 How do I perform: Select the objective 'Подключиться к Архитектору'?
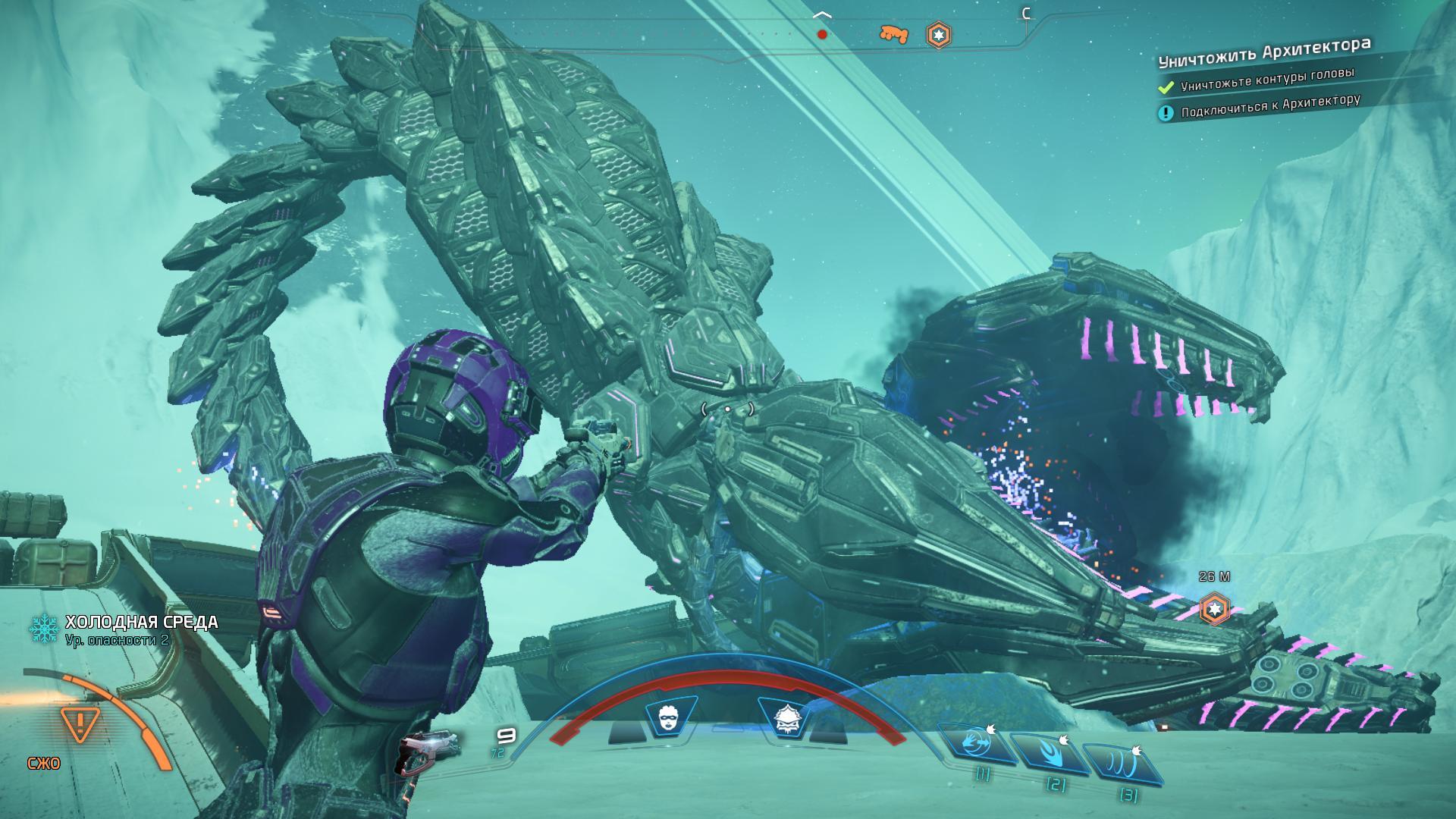click(x=1270, y=106)
